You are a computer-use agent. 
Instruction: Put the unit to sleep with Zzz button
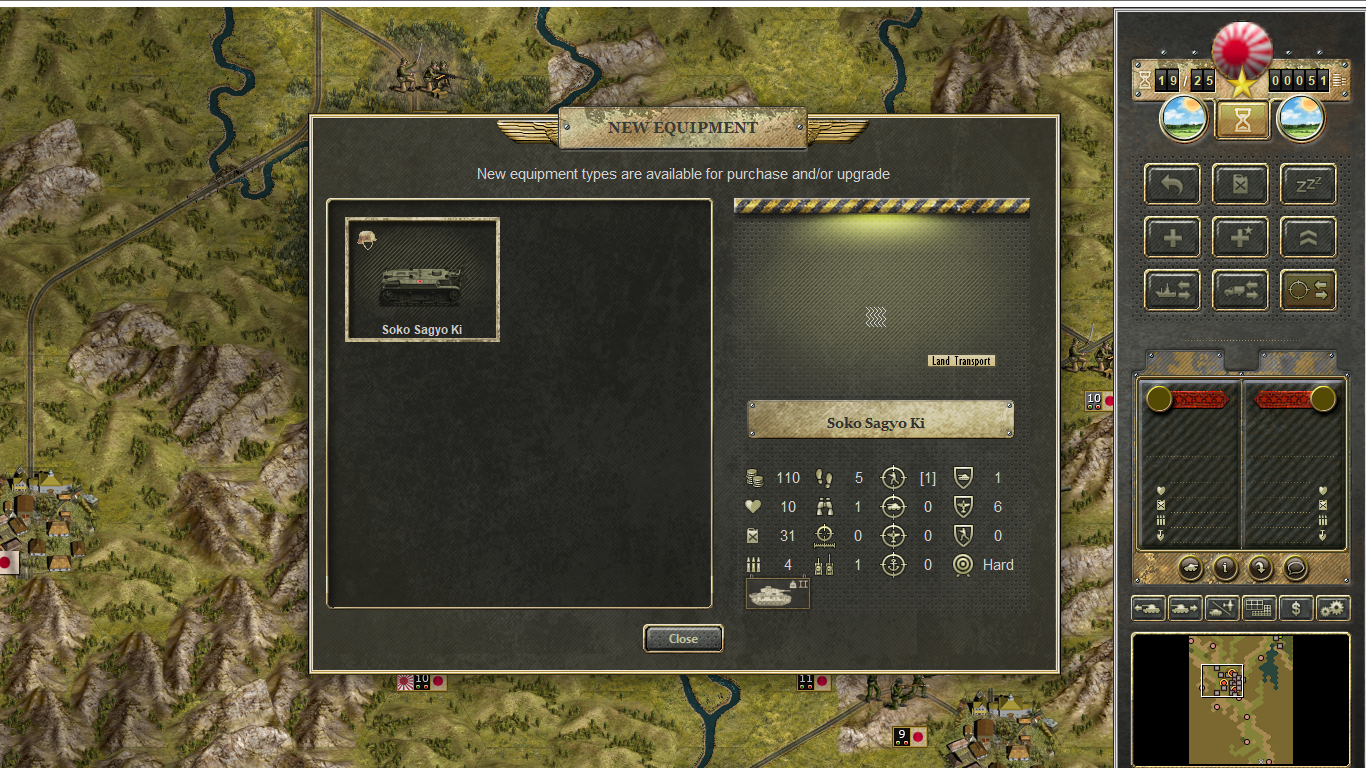click(1308, 185)
